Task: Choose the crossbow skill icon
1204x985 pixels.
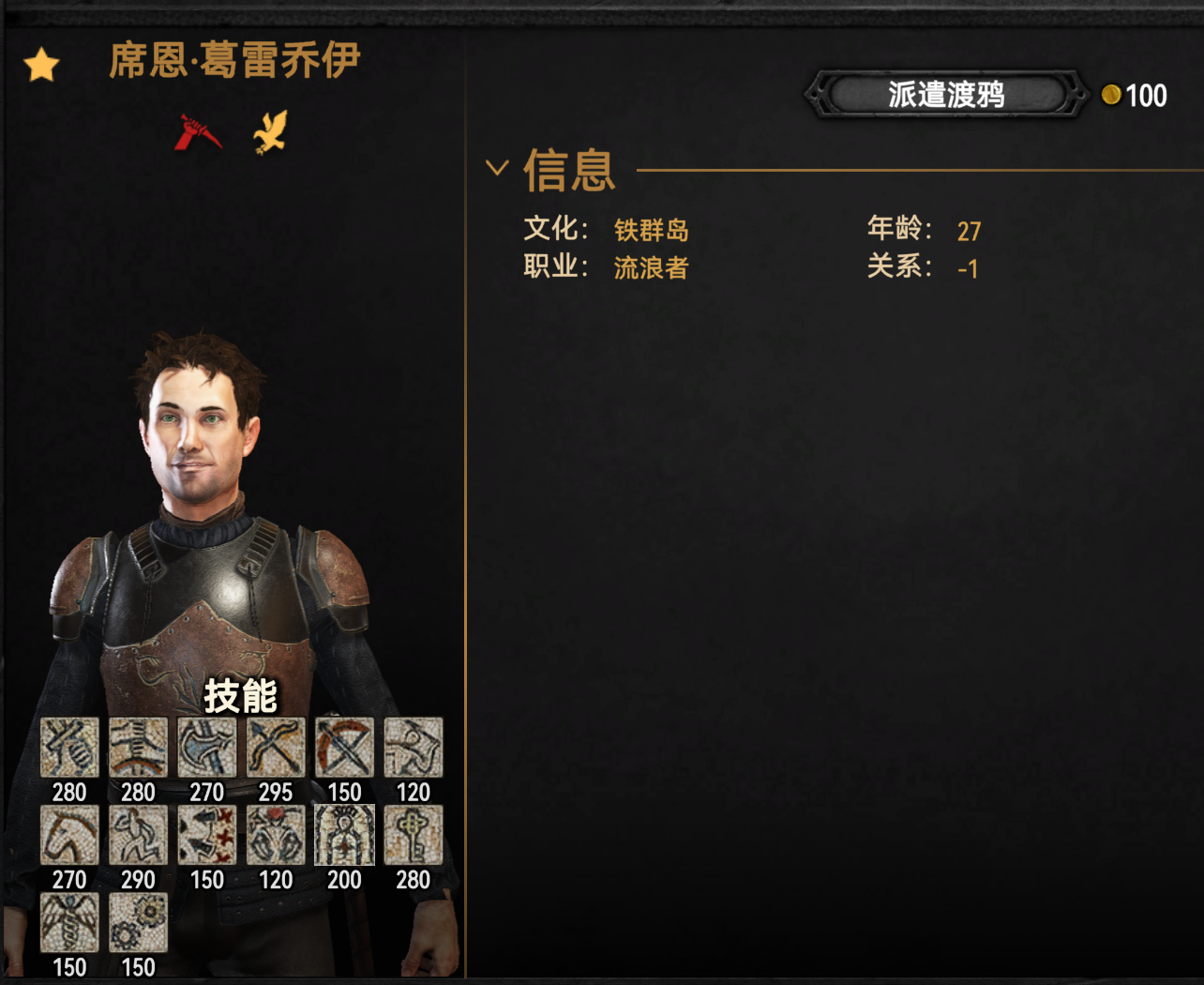Action: (x=344, y=748)
